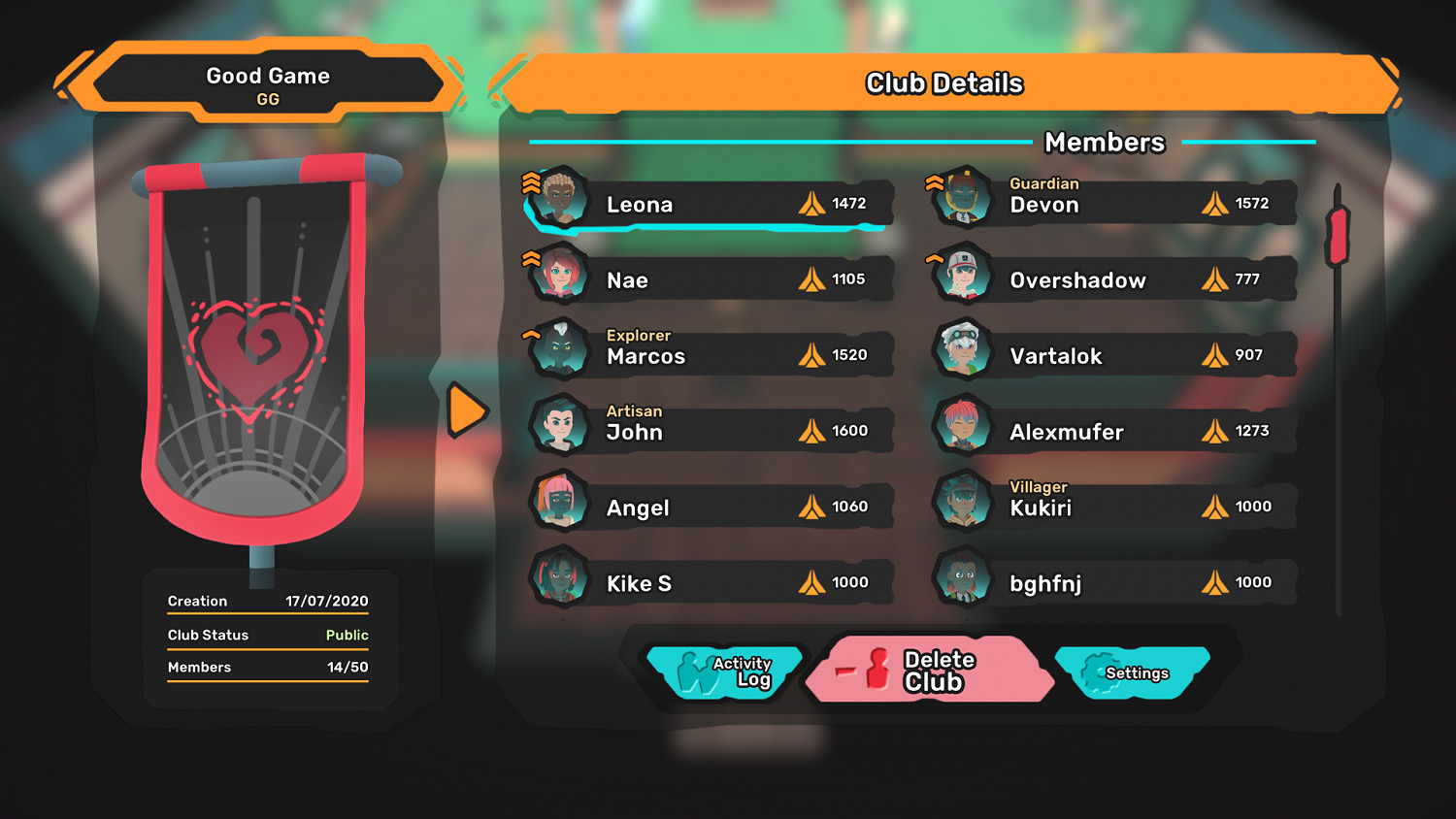The image size is (1456, 819).
Task: Click Artisan John's avatar portrait
Action: 561,427
